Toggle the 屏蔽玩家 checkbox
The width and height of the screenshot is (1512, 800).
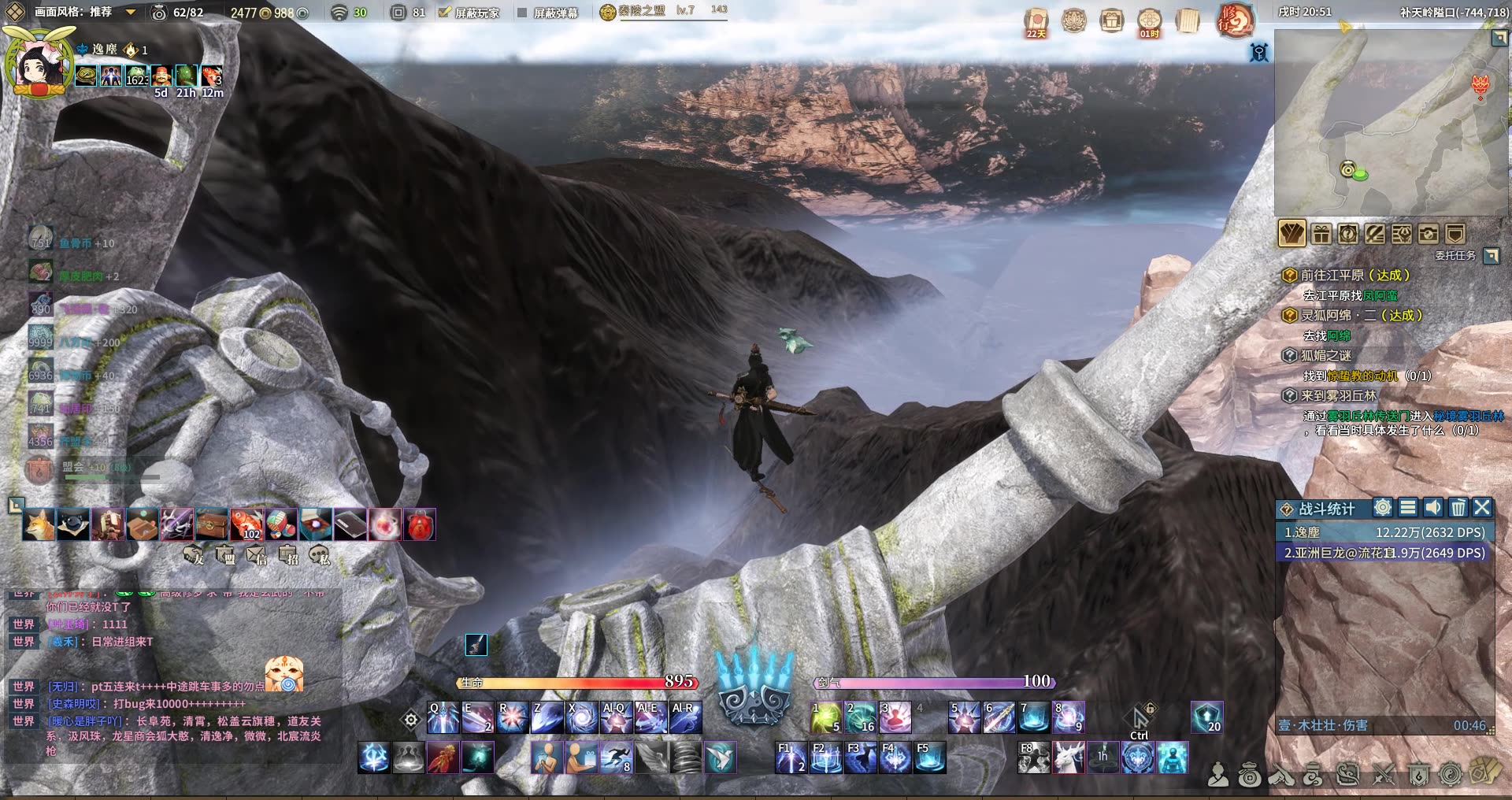pos(444,13)
